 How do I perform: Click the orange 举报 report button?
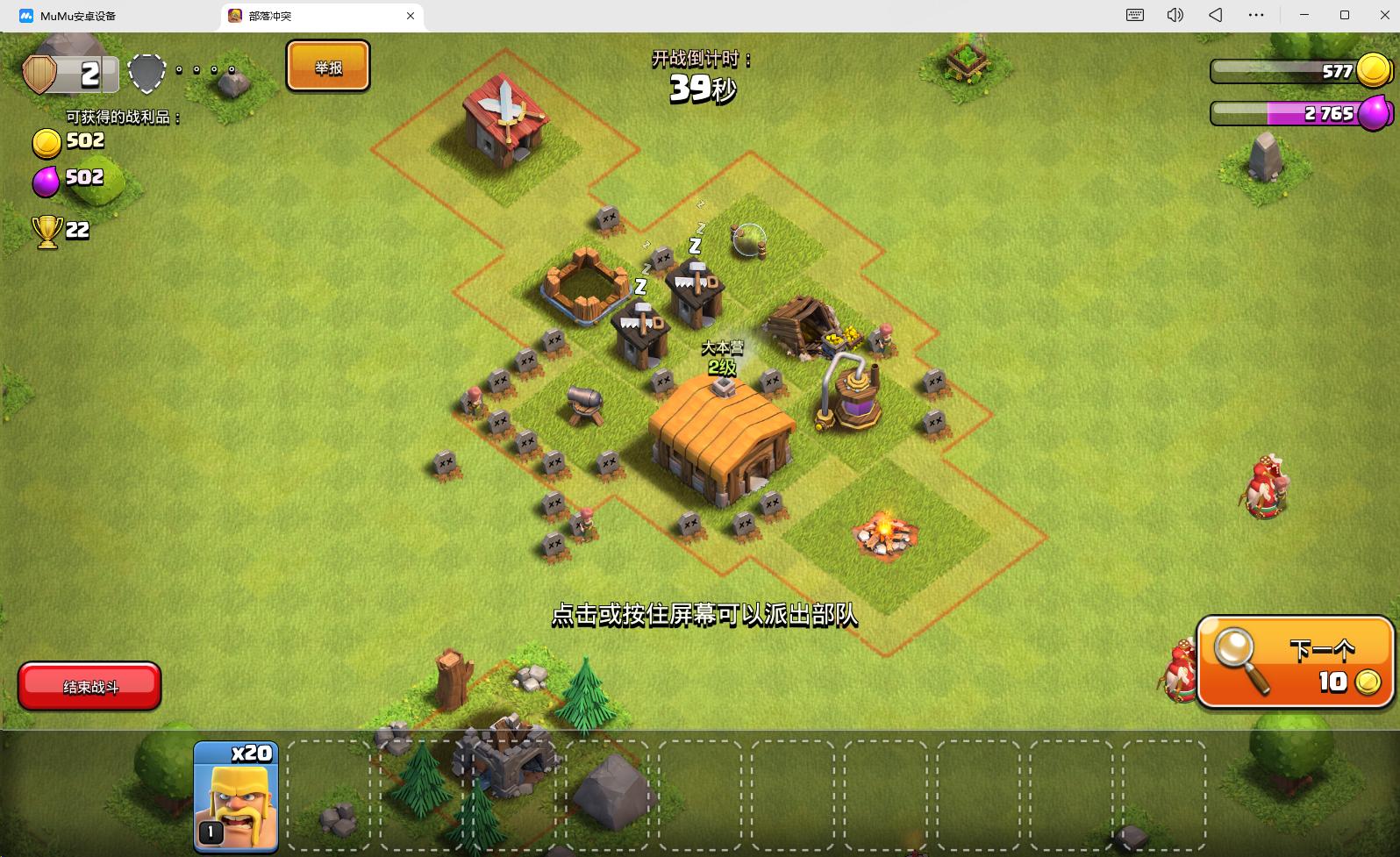[x=328, y=67]
